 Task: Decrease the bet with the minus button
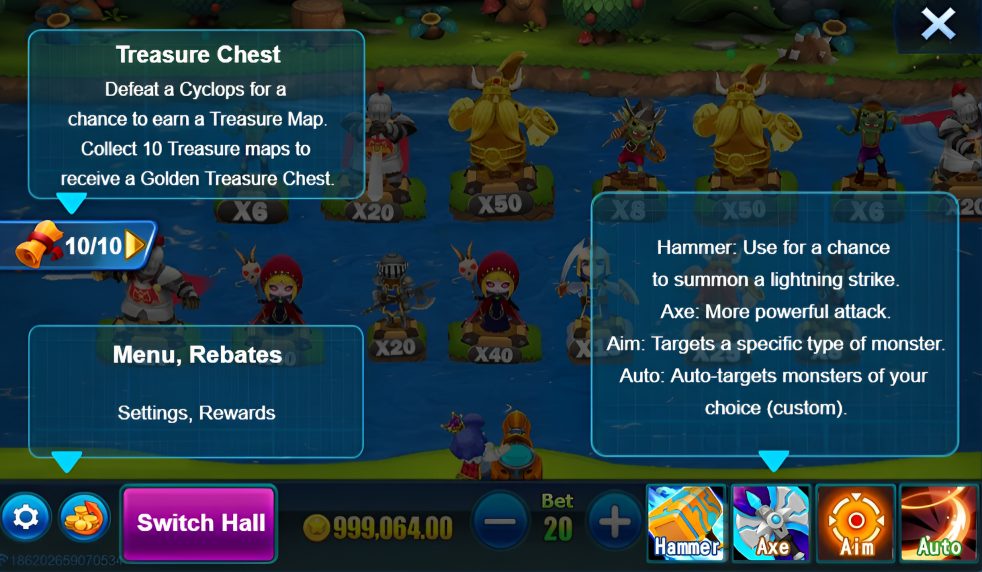point(500,521)
